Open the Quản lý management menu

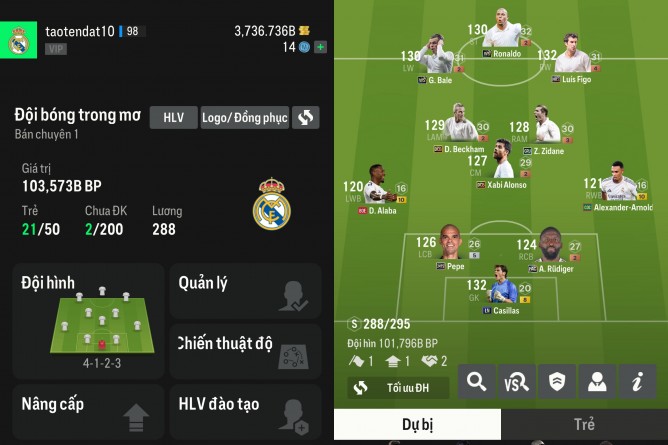coord(244,291)
